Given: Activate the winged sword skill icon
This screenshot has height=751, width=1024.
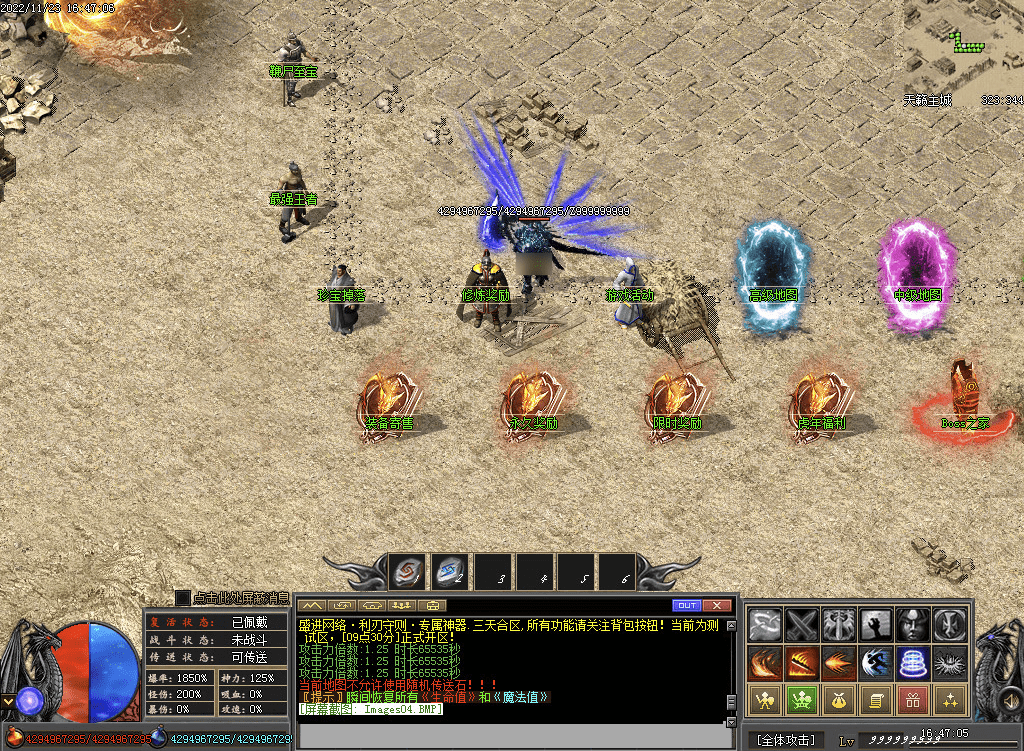Looking at the screenshot, I should (x=838, y=625).
